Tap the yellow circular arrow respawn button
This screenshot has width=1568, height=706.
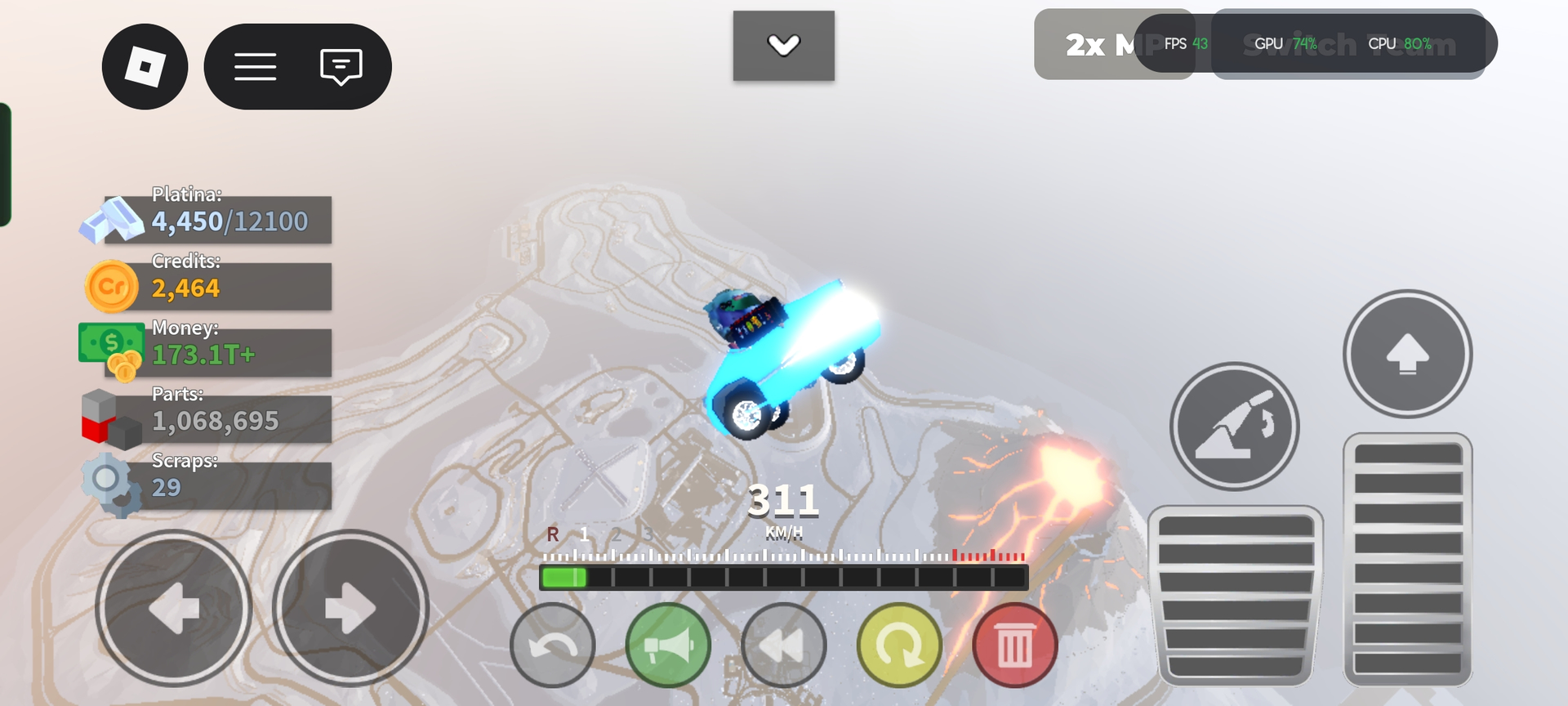click(899, 646)
